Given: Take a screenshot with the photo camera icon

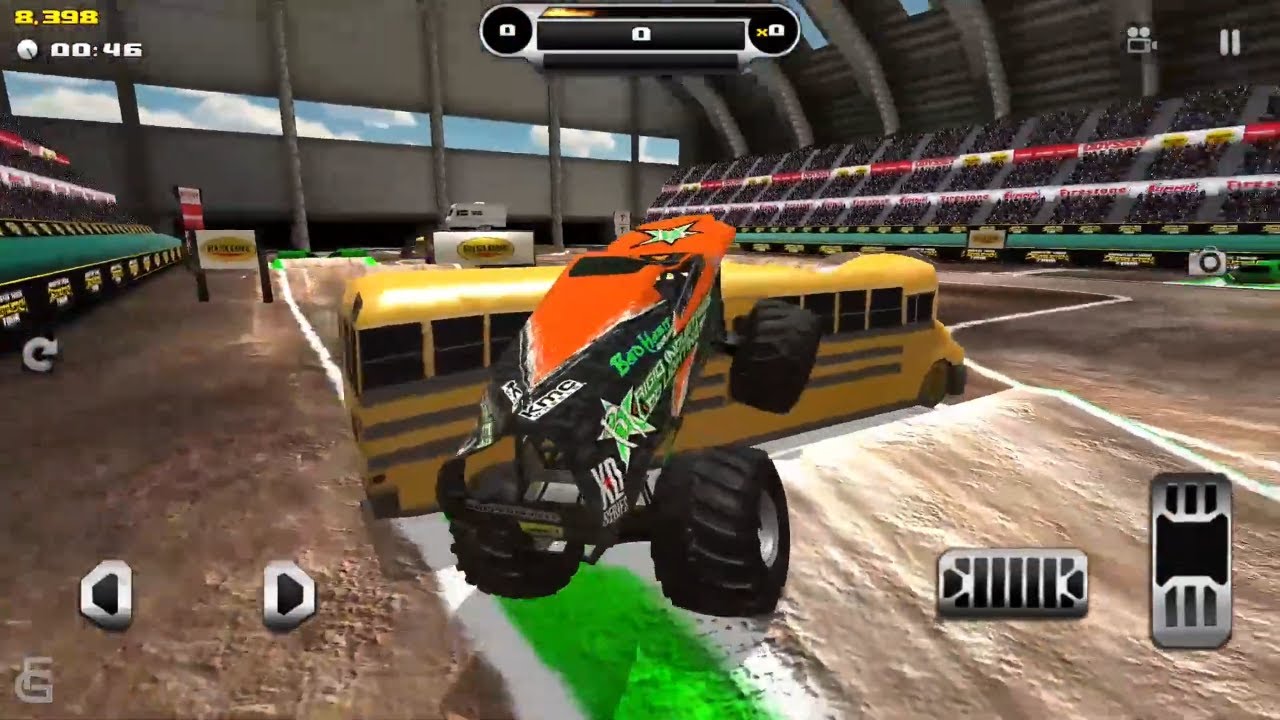Looking at the screenshot, I should pos(1207,262).
